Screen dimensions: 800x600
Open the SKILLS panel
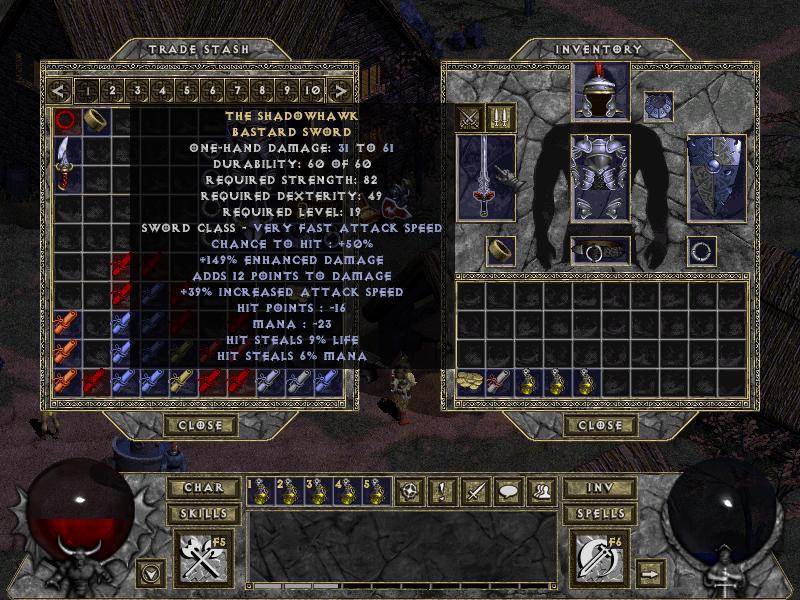click(x=204, y=513)
